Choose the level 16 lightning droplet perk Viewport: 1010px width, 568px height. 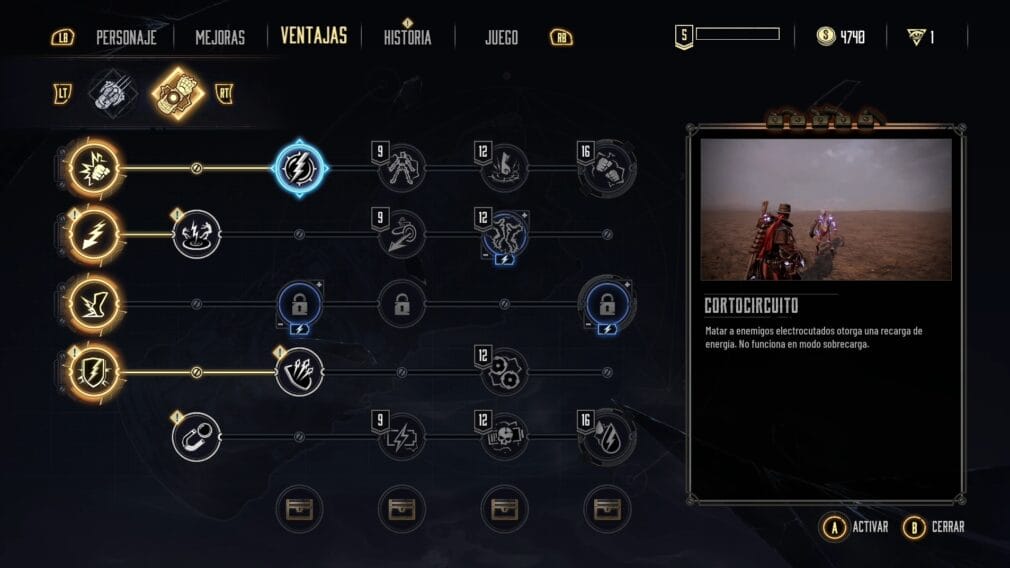[607, 437]
